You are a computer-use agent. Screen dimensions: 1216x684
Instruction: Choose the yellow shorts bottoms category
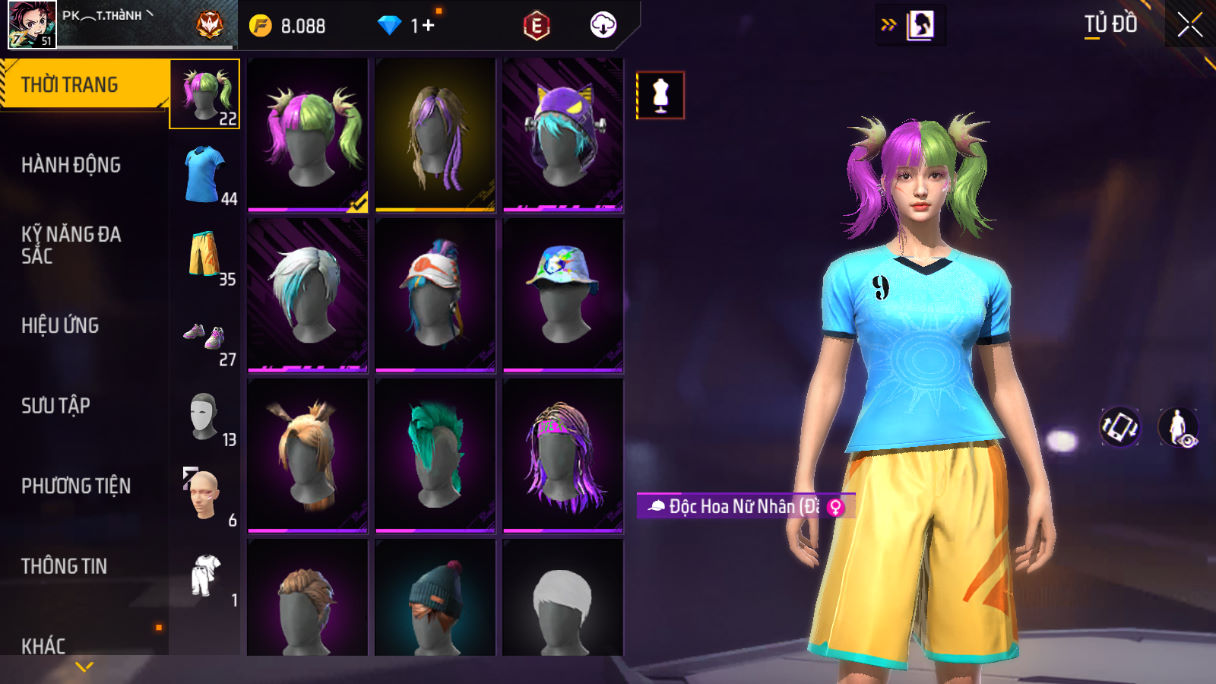[205, 255]
